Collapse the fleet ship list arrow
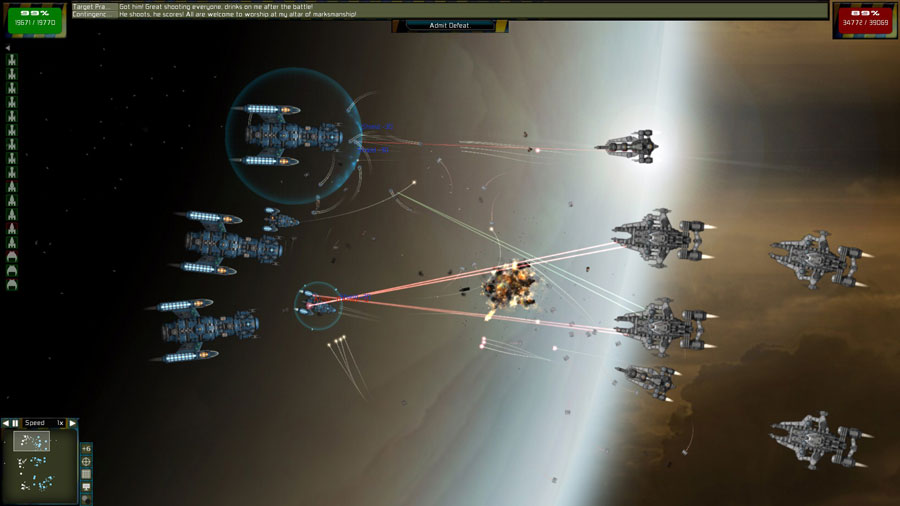Viewport: 900px width, 506px height. tap(8, 47)
